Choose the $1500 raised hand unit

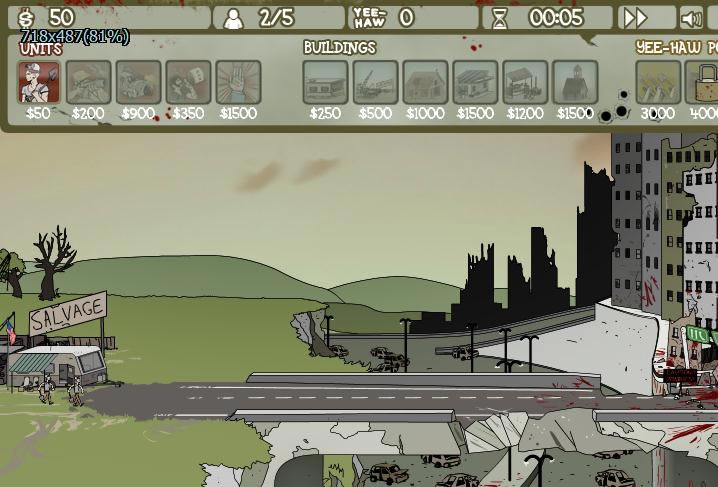238,82
